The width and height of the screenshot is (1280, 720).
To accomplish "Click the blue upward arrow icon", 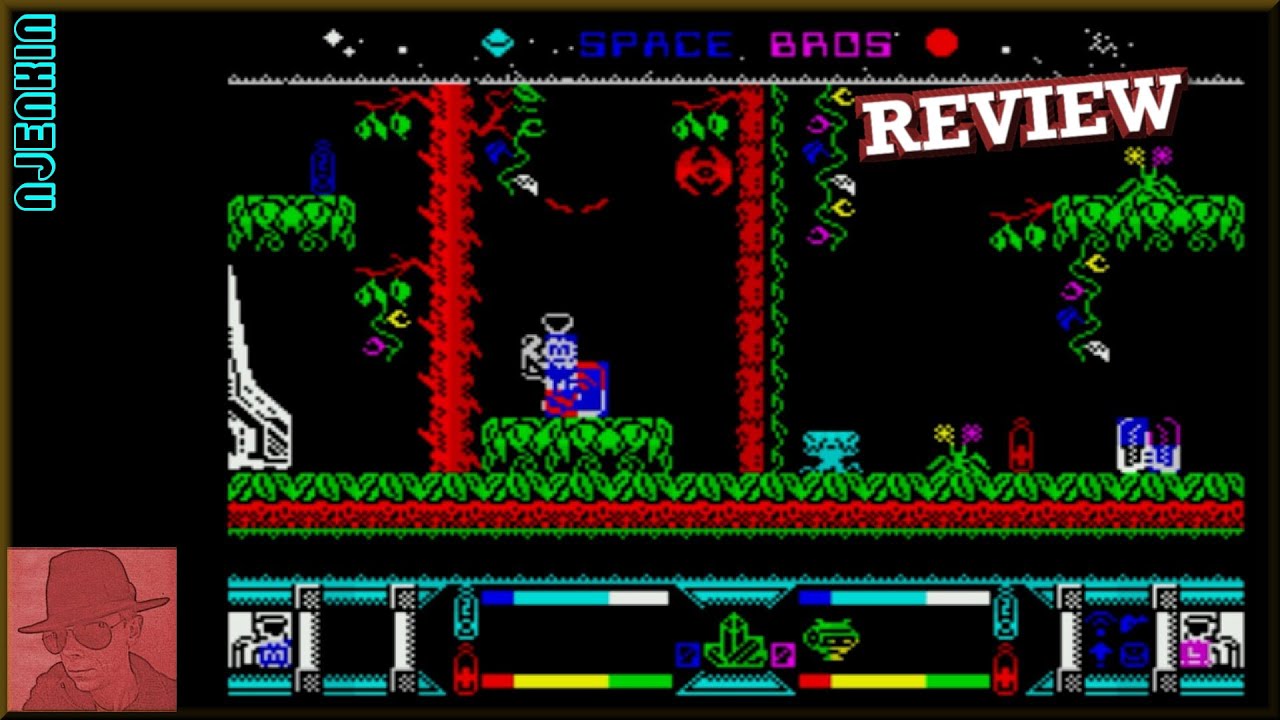I will pyautogui.click(x=1100, y=654).
